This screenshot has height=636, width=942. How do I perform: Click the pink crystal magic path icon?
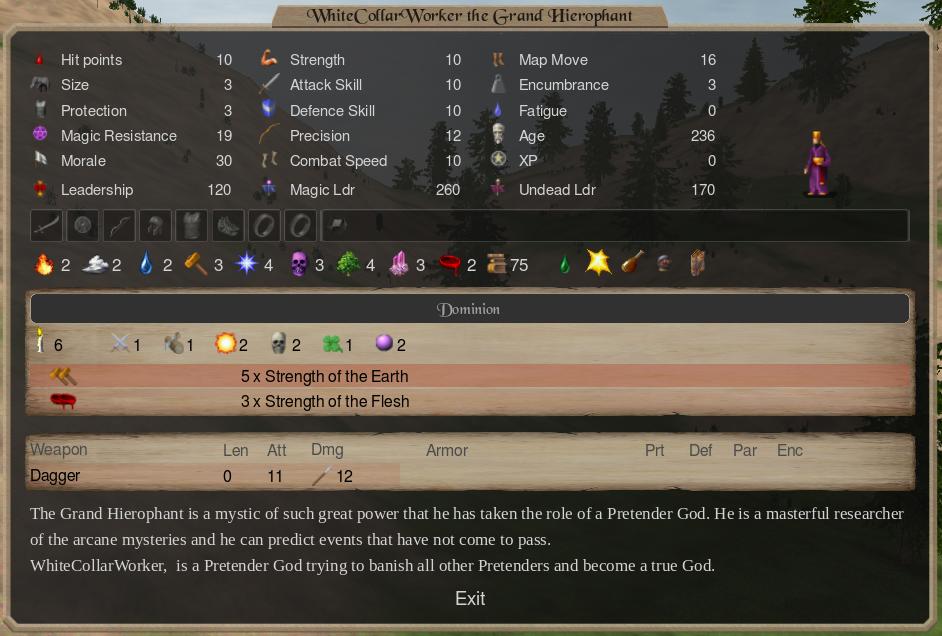398,264
